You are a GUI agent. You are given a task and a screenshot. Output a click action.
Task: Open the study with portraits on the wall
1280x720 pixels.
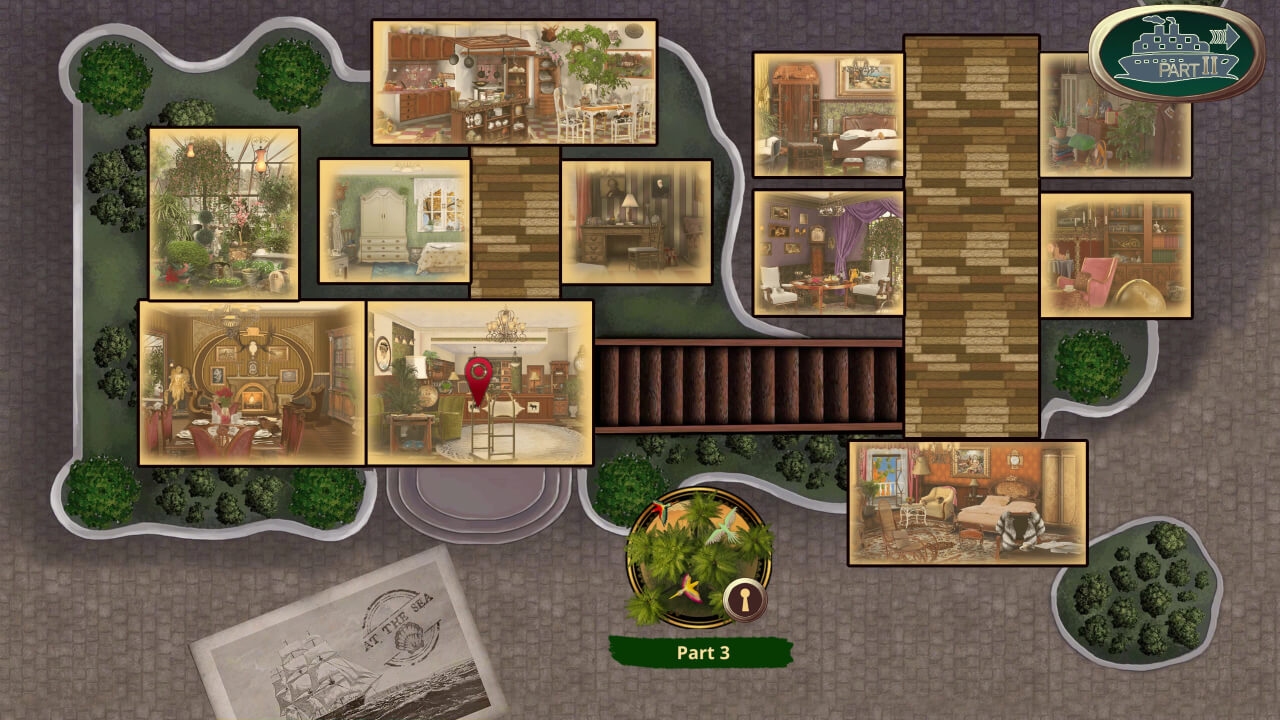pos(636,222)
